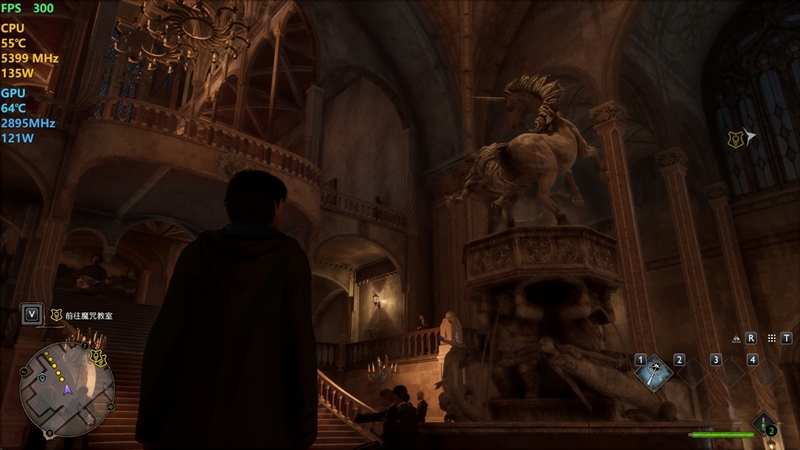
Task: Click the tool wheel icon beside R
Action: coord(736,338)
